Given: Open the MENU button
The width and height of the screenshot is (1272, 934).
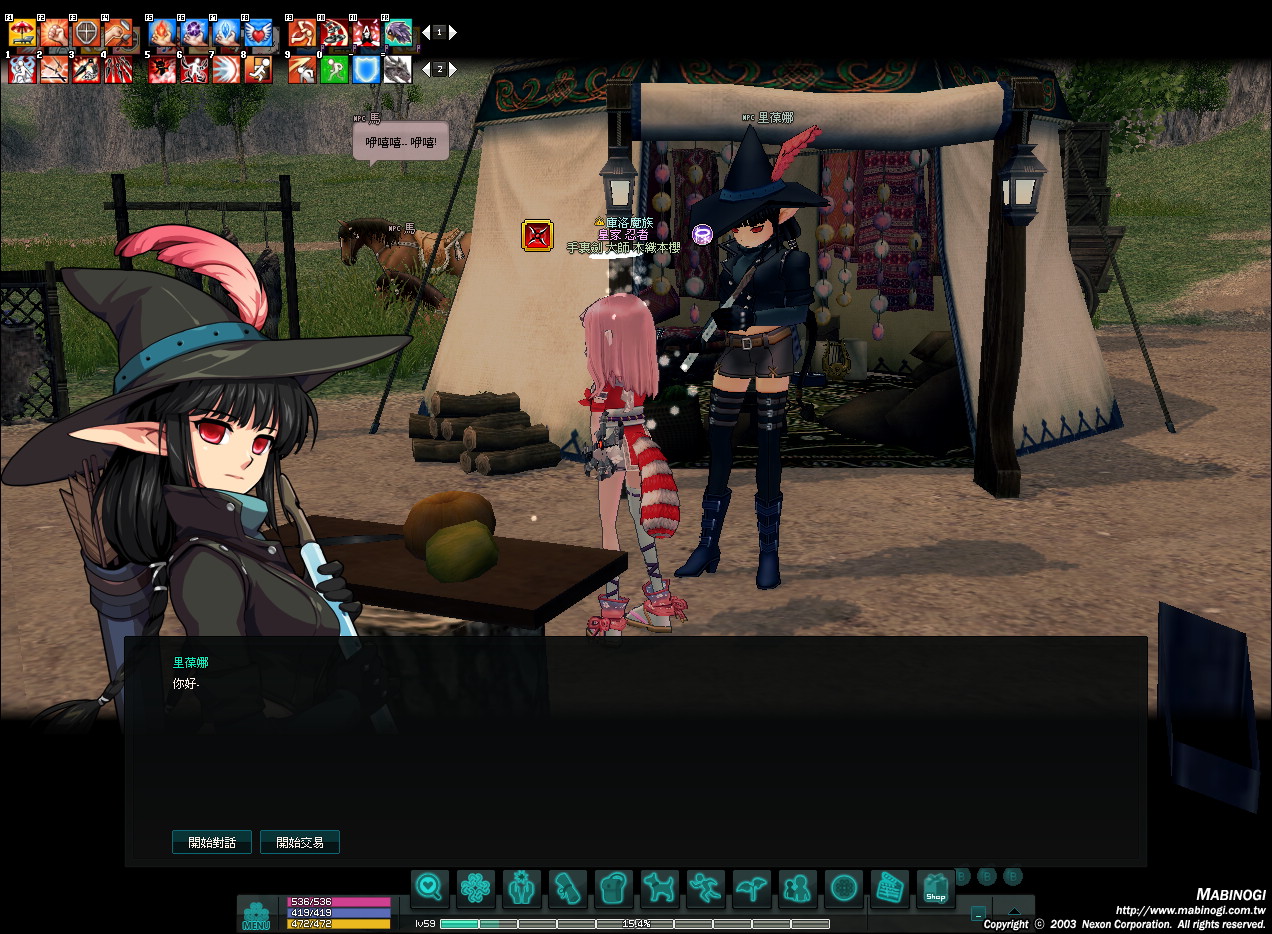Looking at the screenshot, I should tap(256, 915).
